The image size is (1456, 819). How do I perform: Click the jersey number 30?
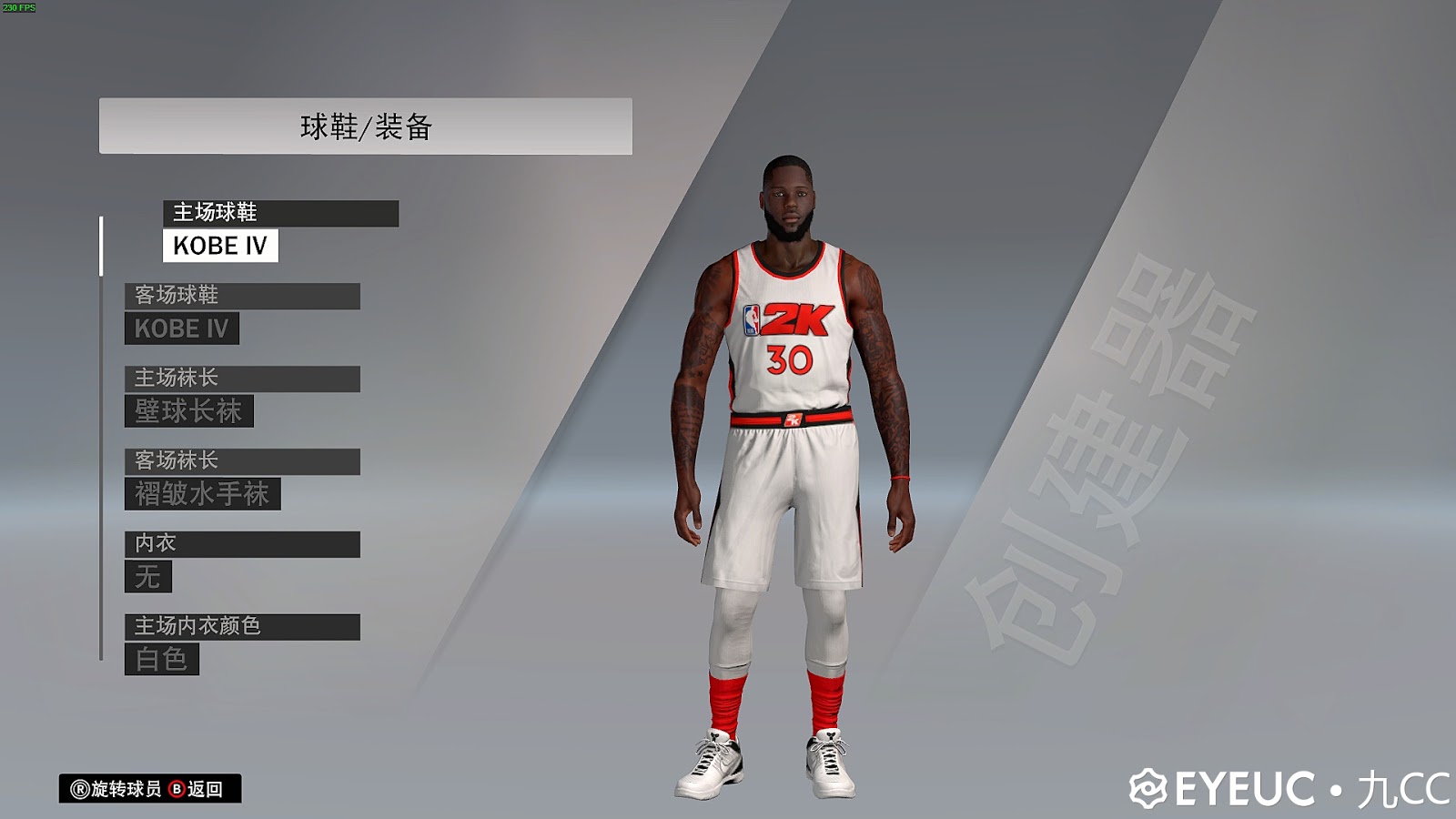point(788,361)
